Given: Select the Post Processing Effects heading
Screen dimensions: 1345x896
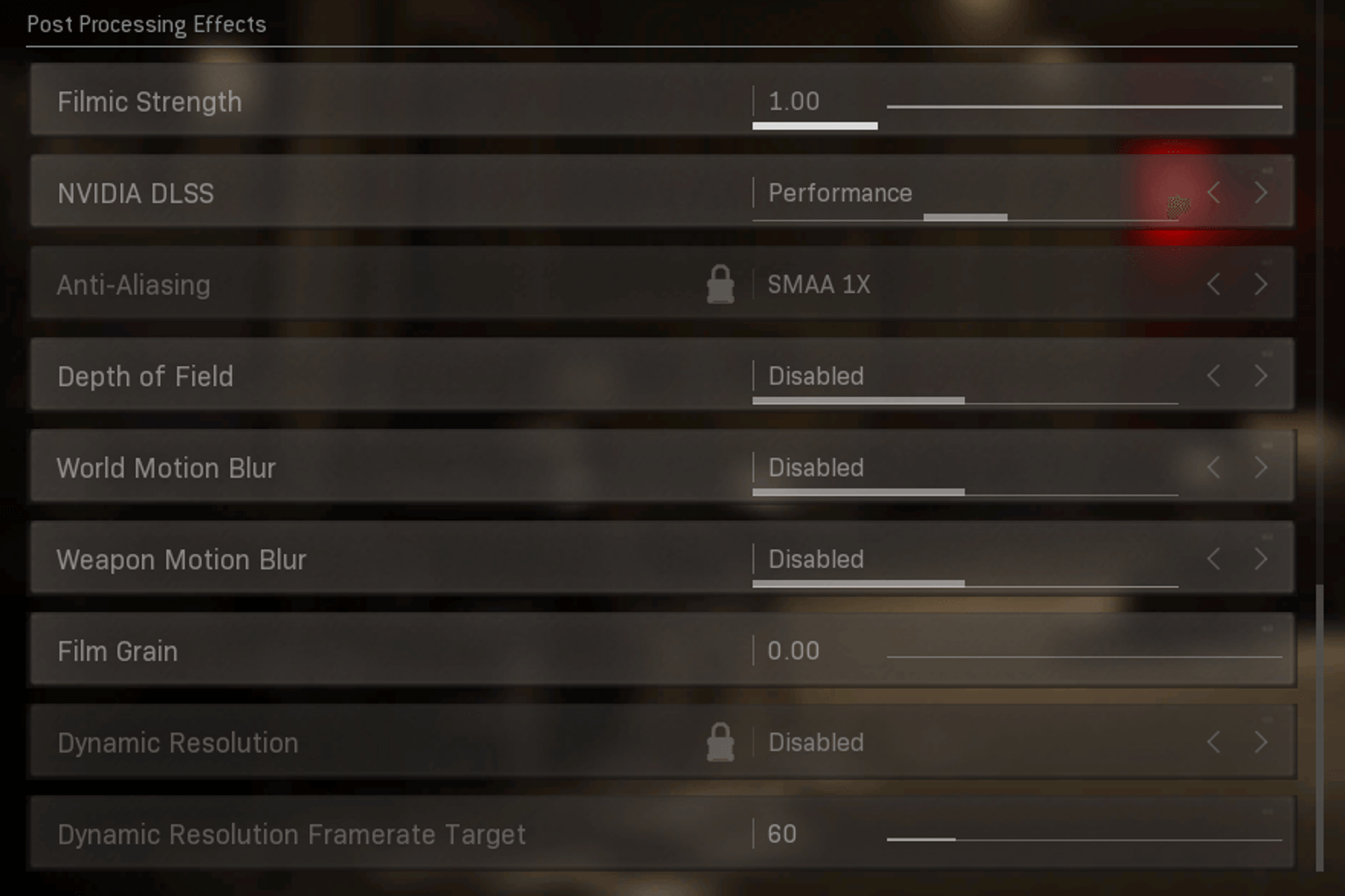Looking at the screenshot, I should (x=147, y=24).
